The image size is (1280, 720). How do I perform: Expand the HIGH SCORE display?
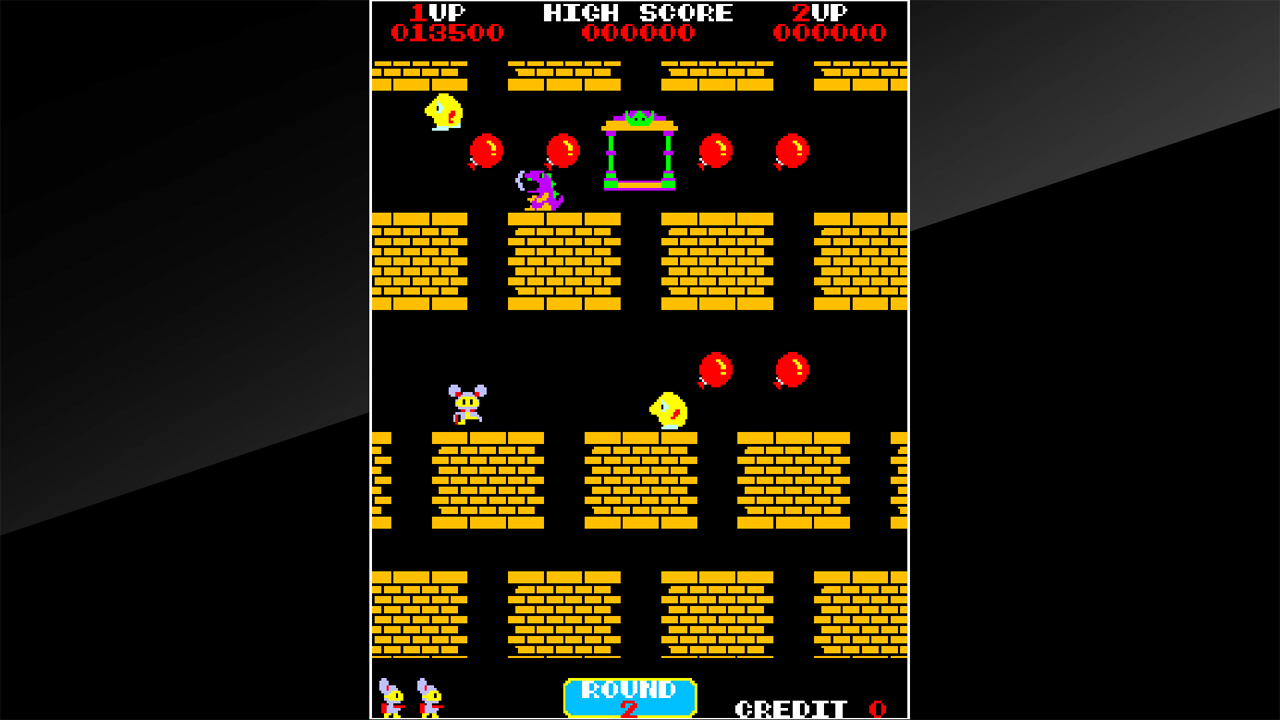coord(637,13)
